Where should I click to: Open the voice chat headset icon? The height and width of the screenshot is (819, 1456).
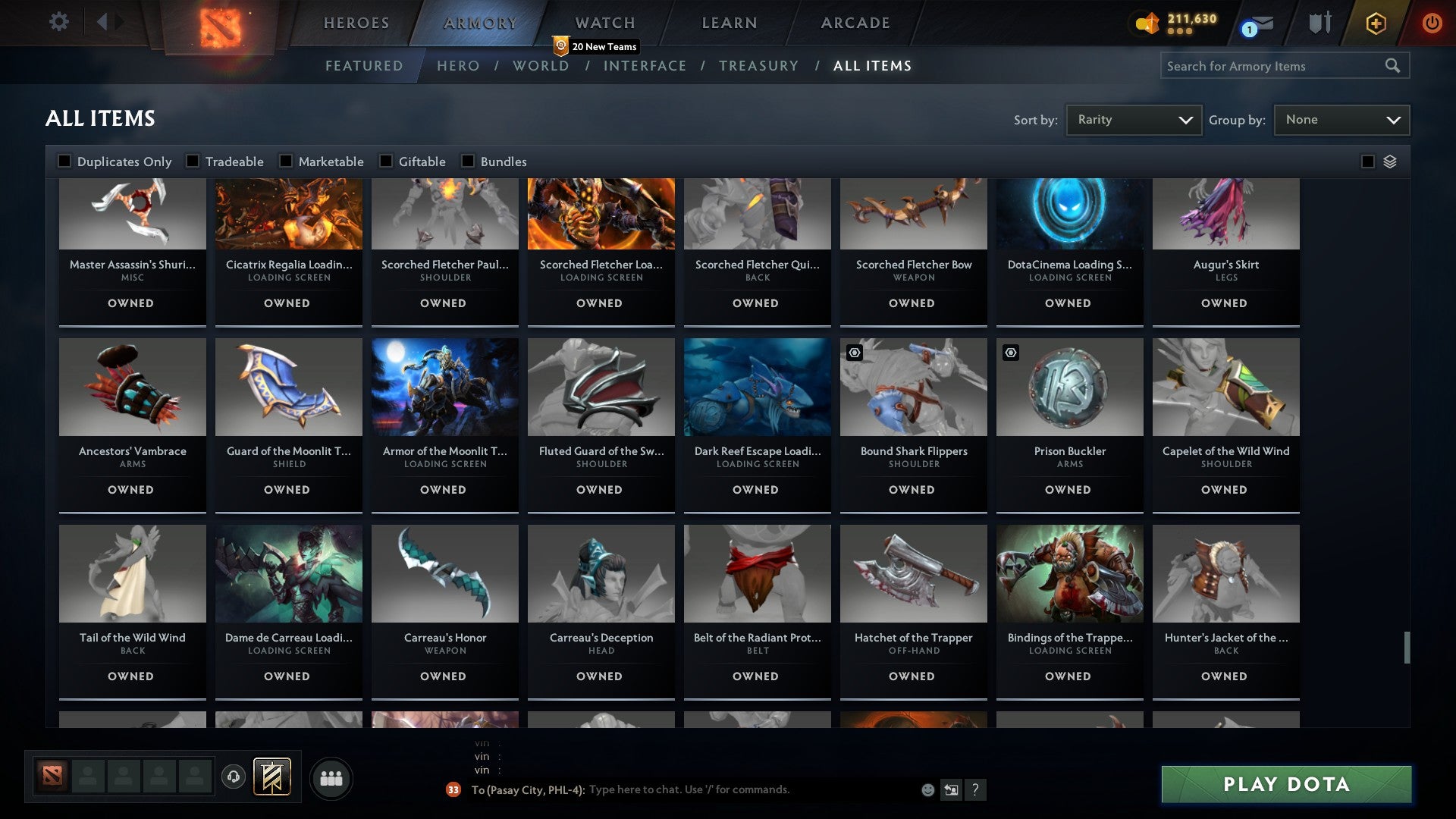click(235, 774)
